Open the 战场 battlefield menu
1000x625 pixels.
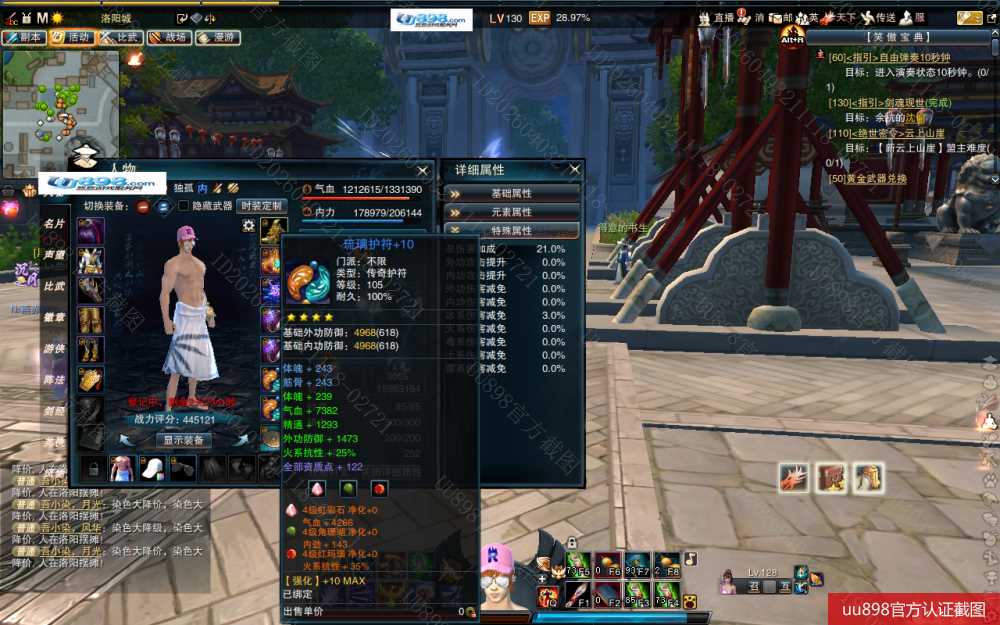click(x=169, y=37)
